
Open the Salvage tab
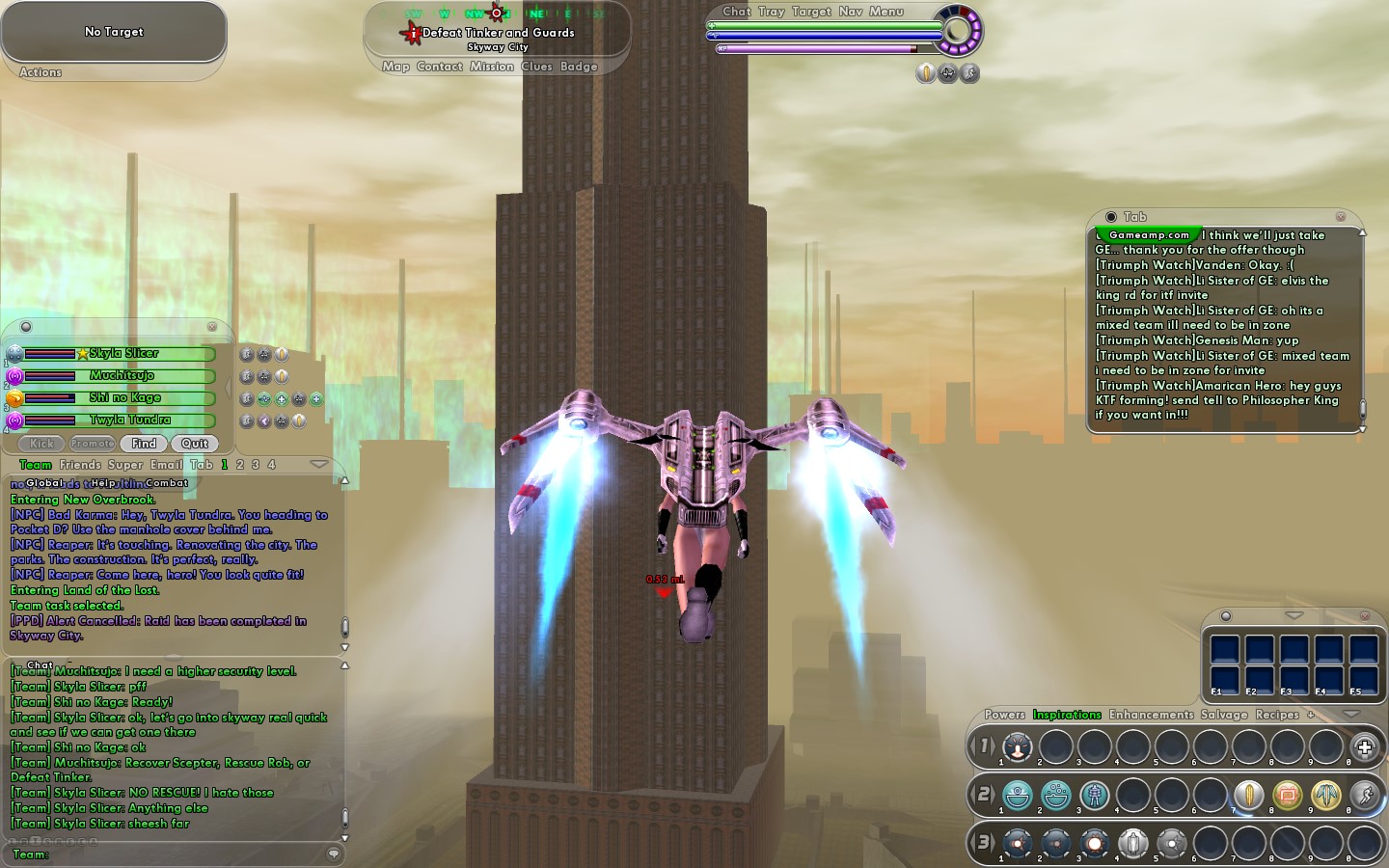[1224, 715]
